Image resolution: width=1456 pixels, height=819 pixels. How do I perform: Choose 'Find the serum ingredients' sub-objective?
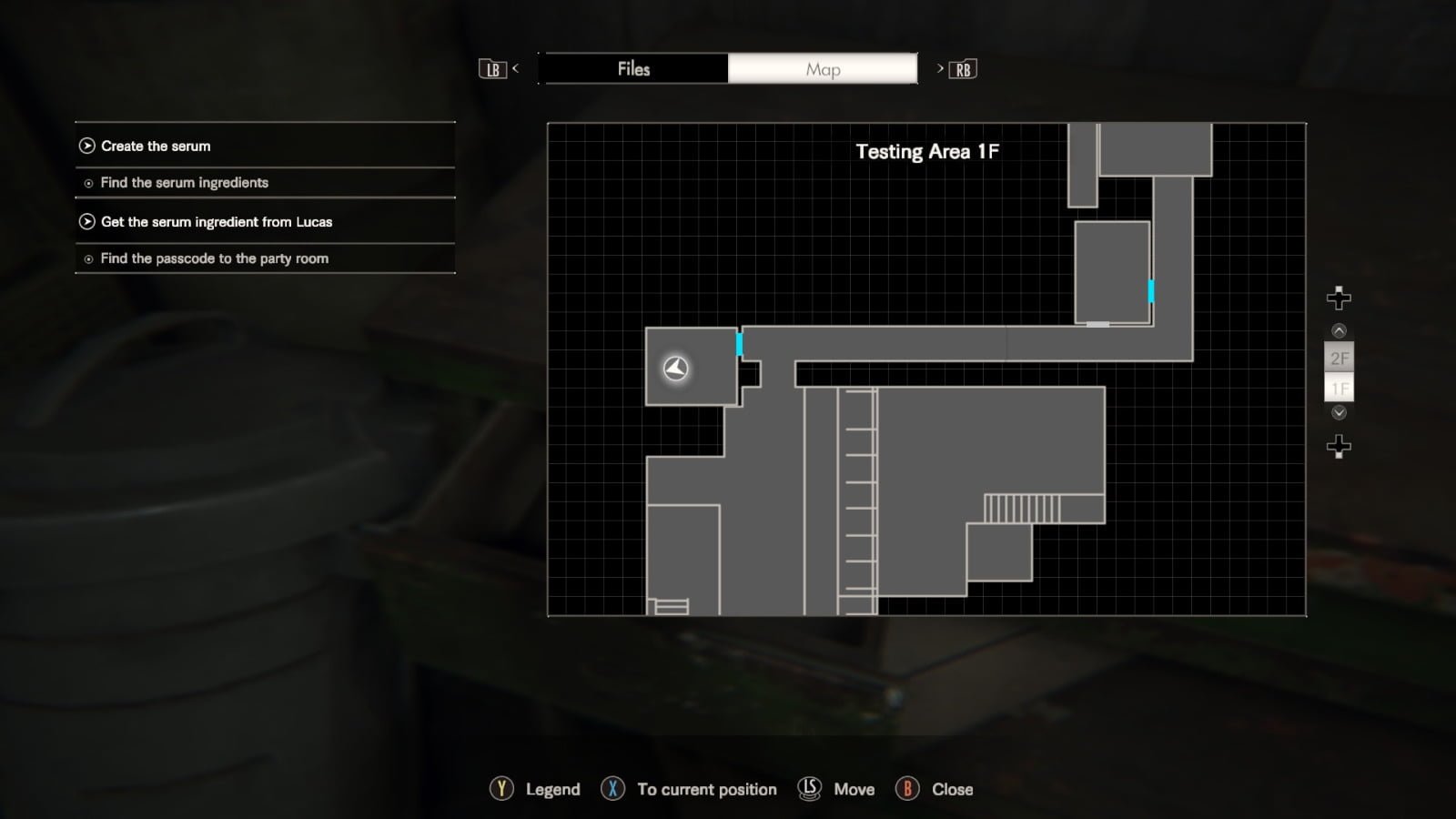[x=184, y=183]
